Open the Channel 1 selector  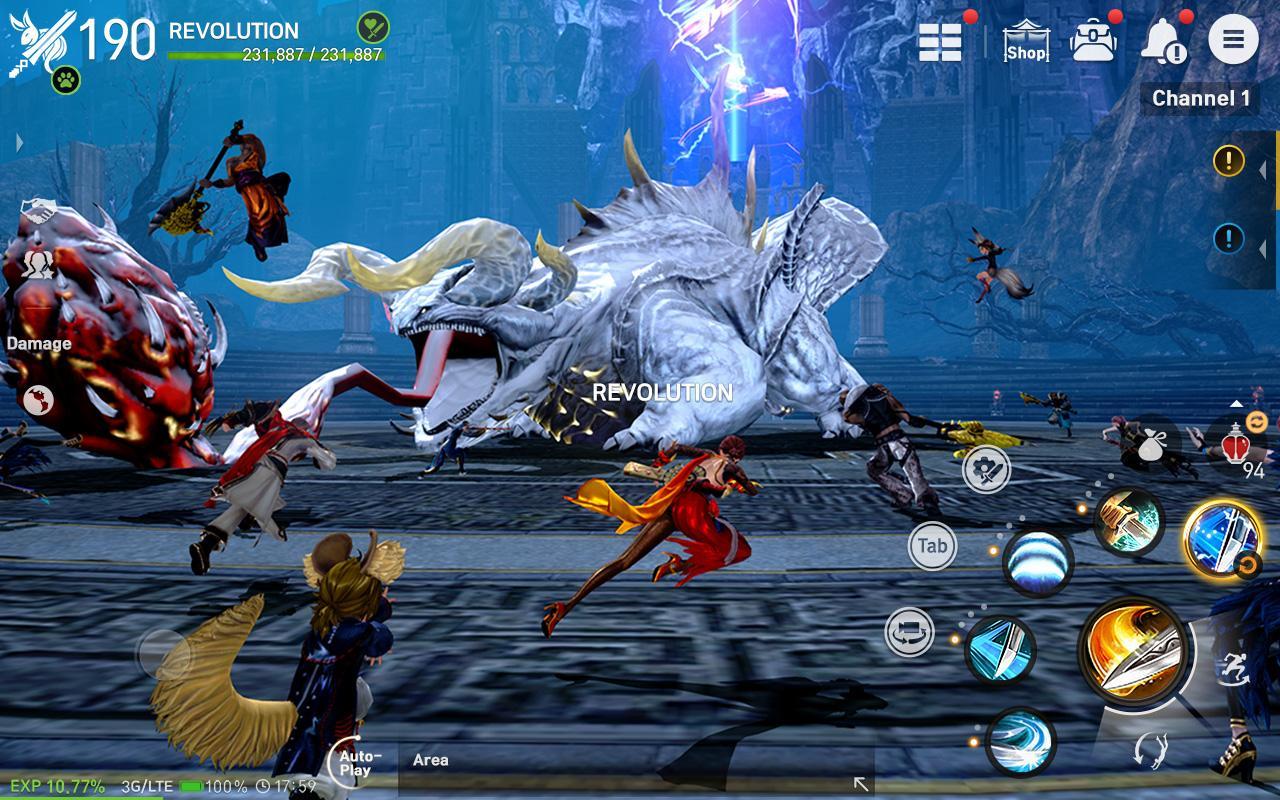1200,100
